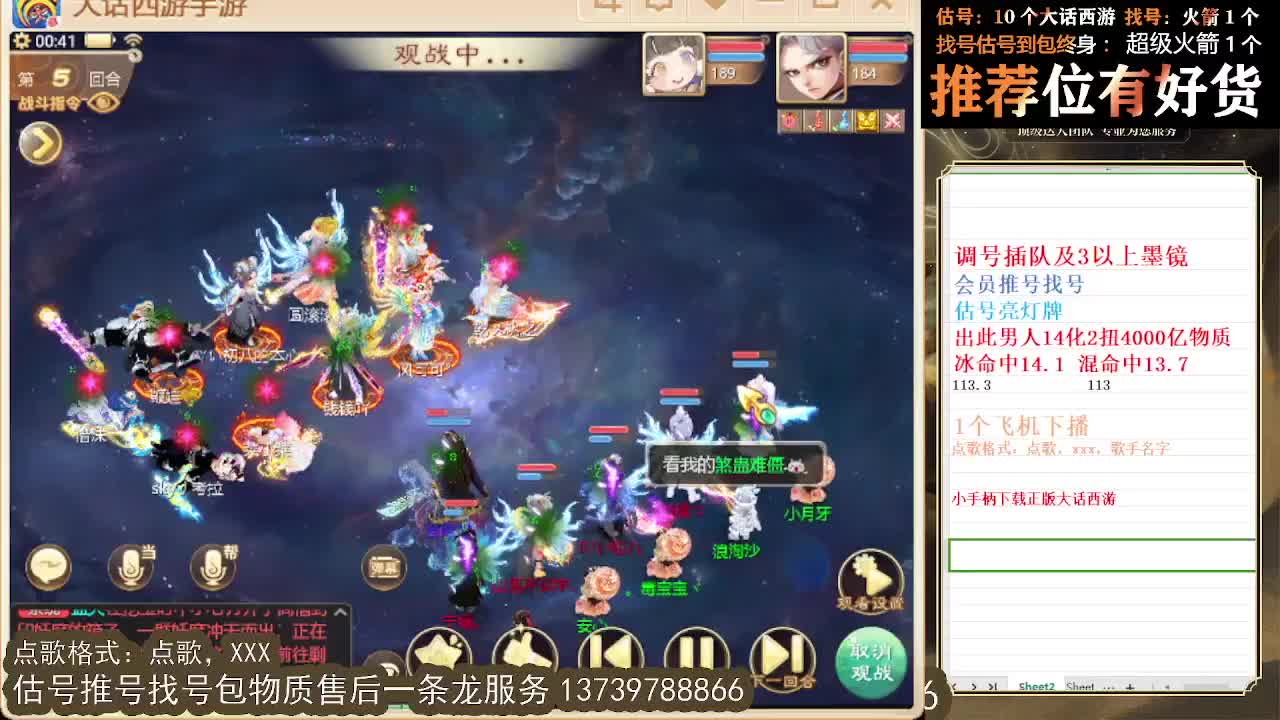
Task: Toggle the 战斗指令 battle command eye
Action: pos(102,103)
